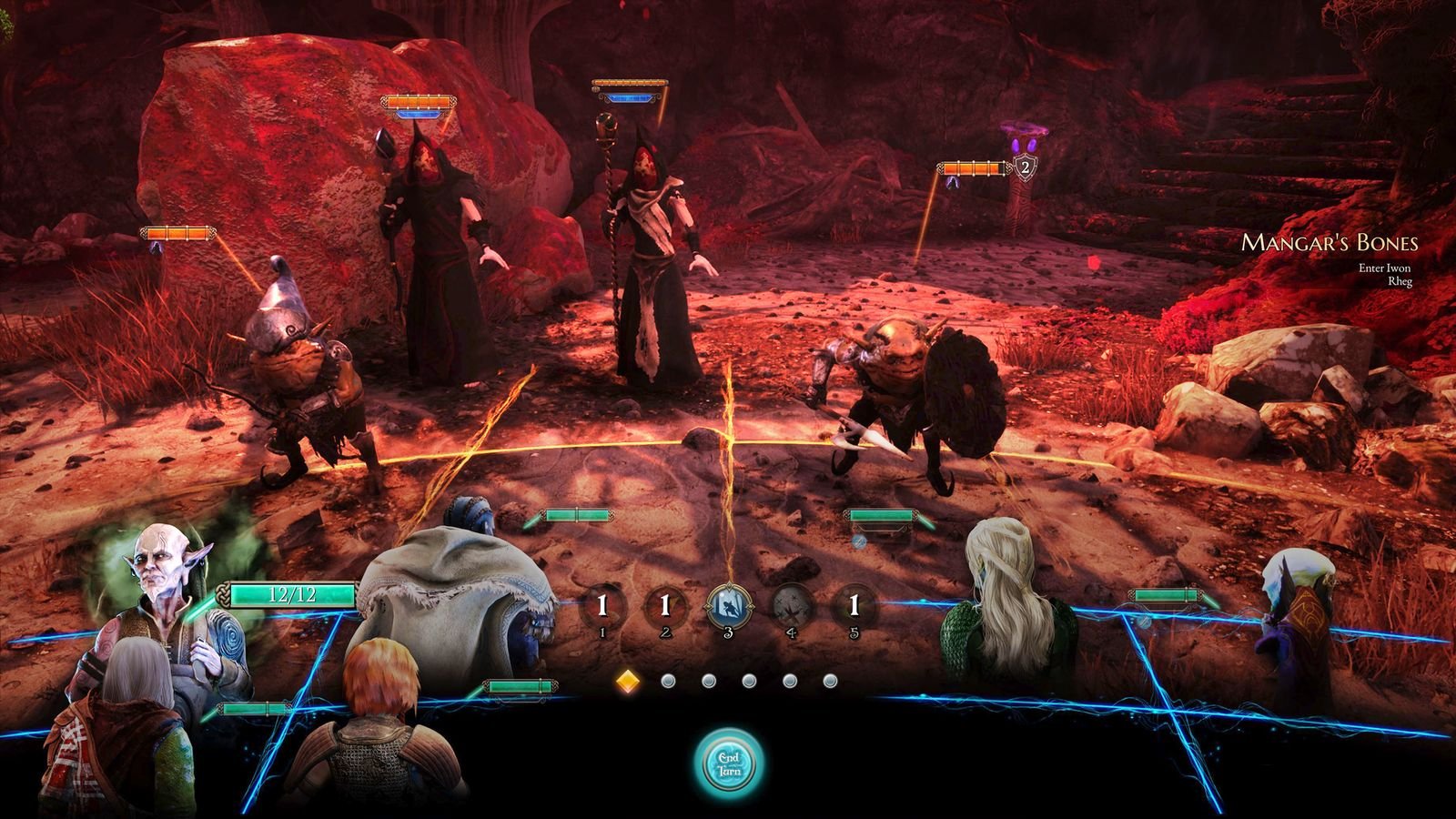Image resolution: width=1456 pixels, height=819 pixels.
Task: Click the goblin warrior's orange health bar
Action: pos(972,168)
